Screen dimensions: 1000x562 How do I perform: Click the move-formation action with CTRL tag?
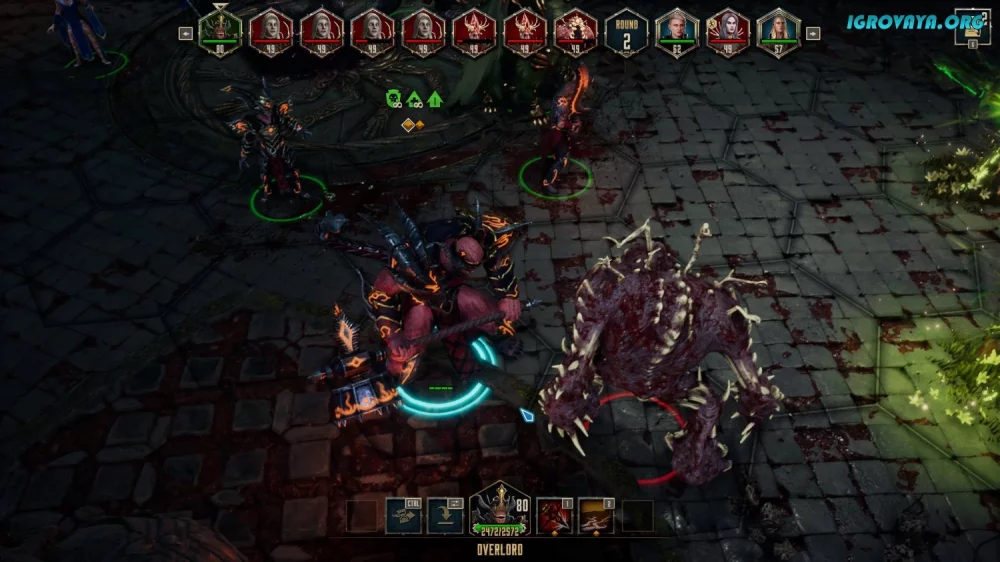pyautogui.click(x=403, y=515)
